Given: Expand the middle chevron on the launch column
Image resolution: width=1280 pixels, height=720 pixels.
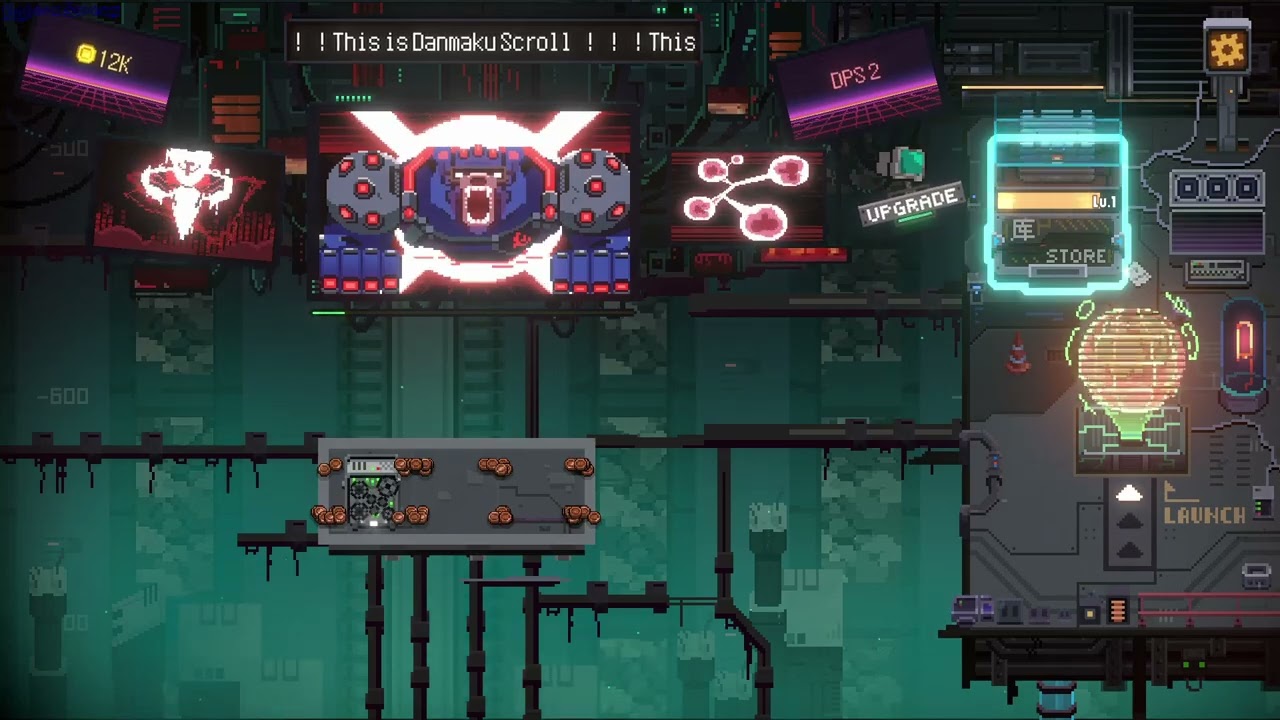Looking at the screenshot, I should 1129,521.
